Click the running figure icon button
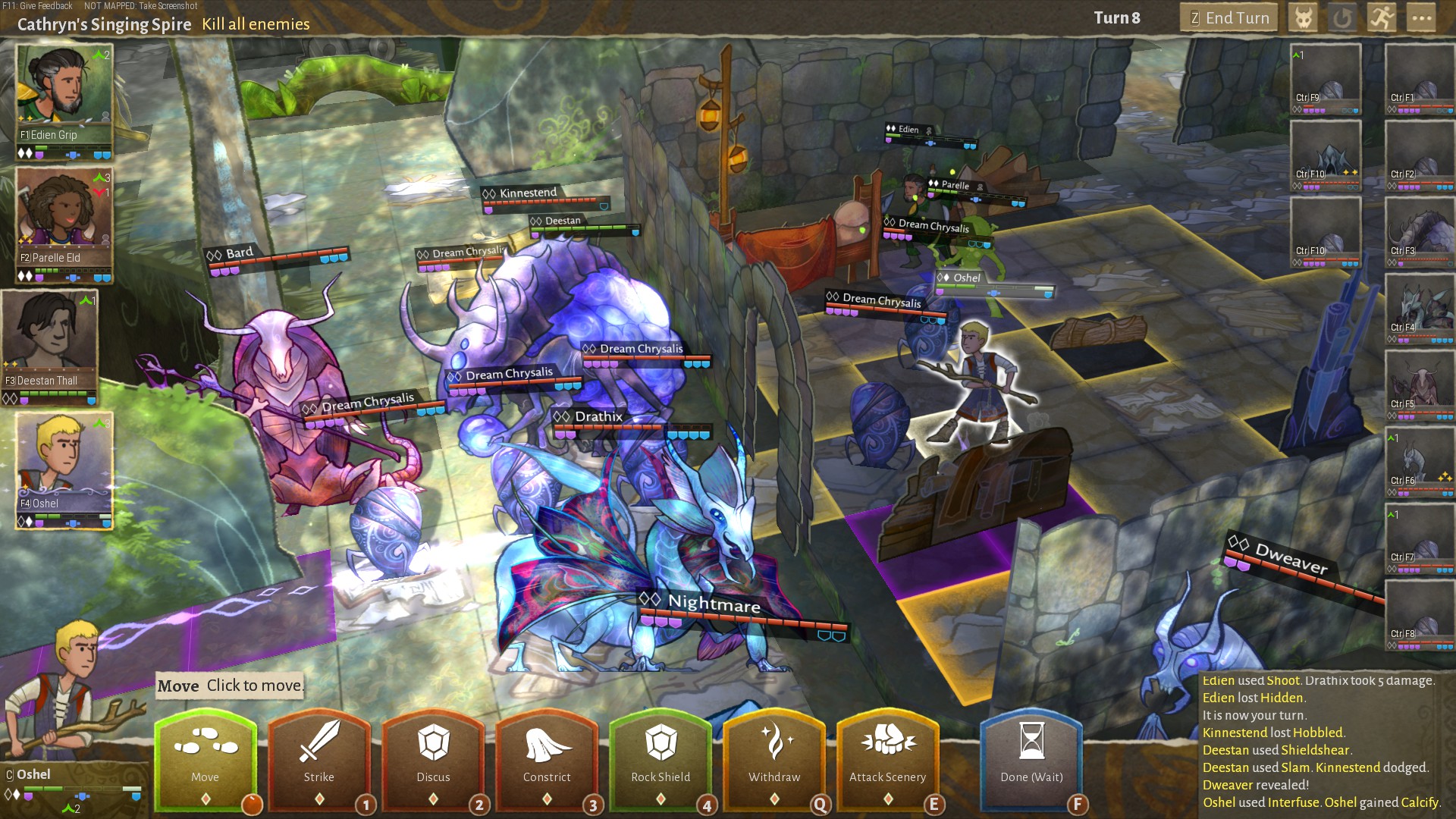1456x819 pixels. [1382, 18]
